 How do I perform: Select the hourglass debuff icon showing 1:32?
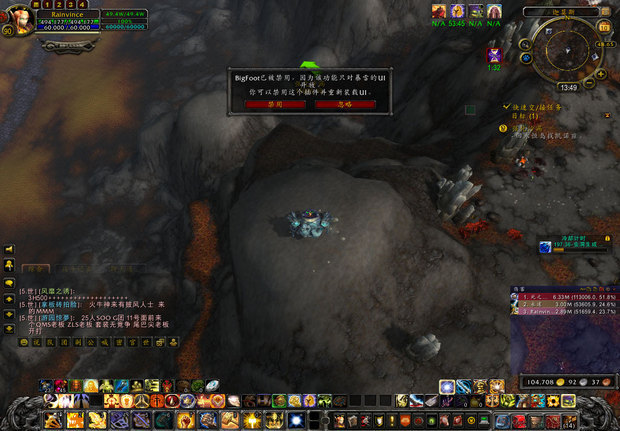(x=494, y=54)
